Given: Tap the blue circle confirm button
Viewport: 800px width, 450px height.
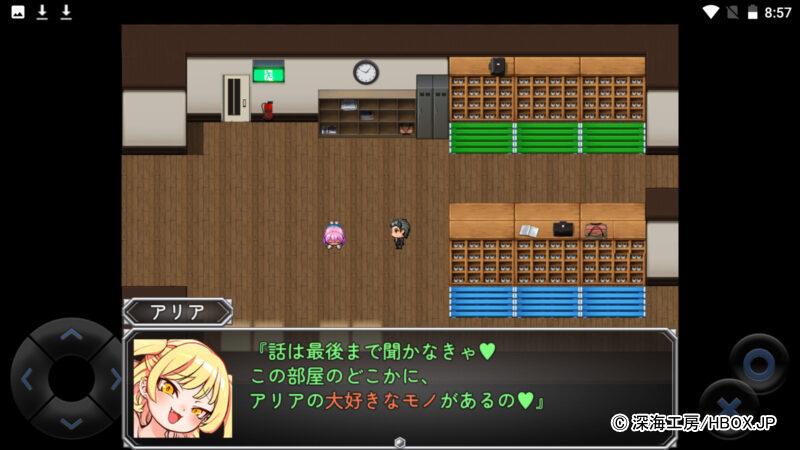Looking at the screenshot, I should (x=757, y=362).
